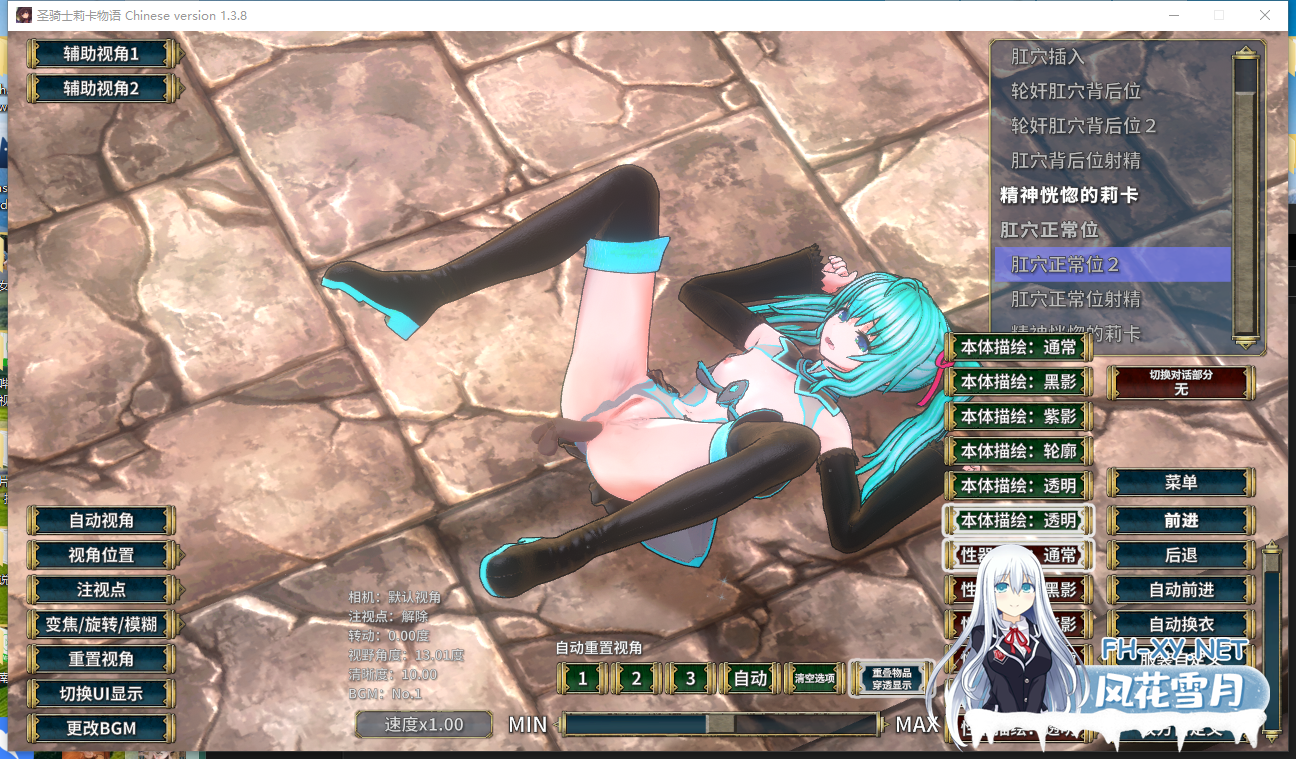This screenshot has width=1296, height=759.
Task: Enable 自动视角 auto camera
Action: click(101, 521)
